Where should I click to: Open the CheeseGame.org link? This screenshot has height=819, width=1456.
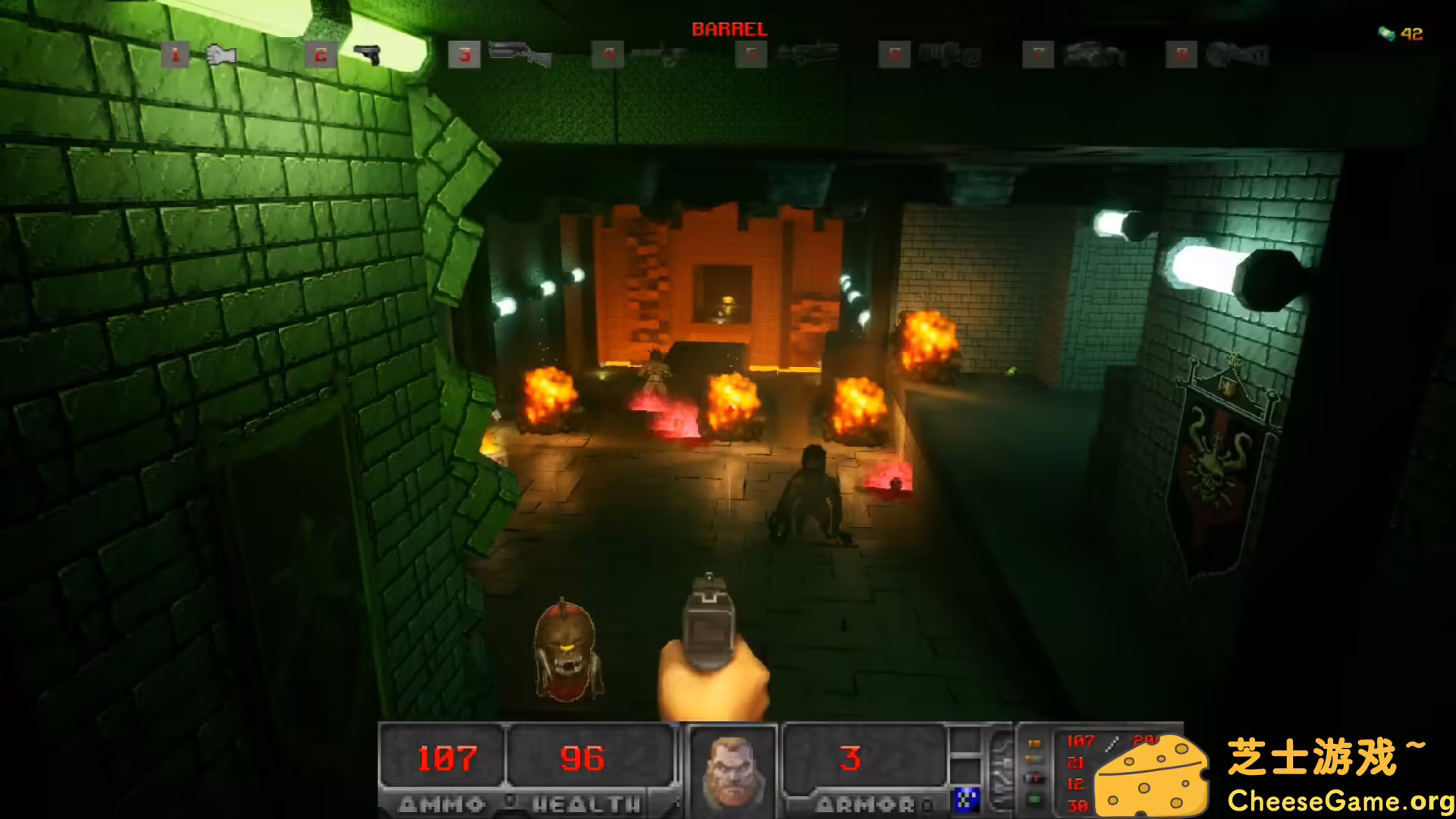pos(1342,799)
